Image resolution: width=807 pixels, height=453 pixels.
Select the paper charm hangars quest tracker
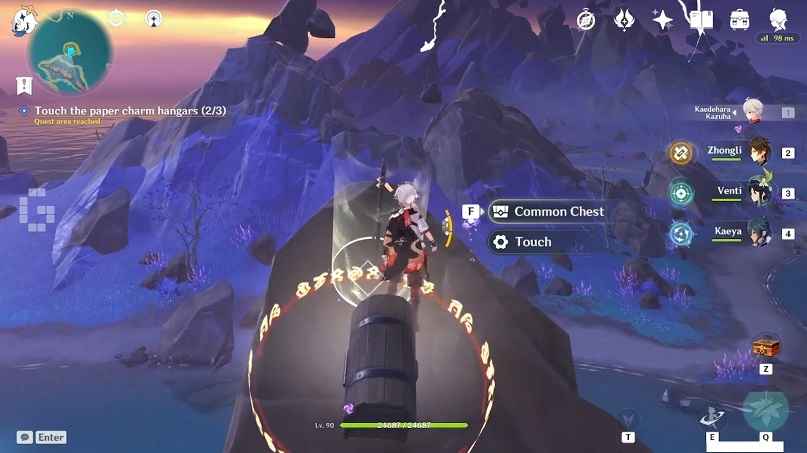pos(118,111)
